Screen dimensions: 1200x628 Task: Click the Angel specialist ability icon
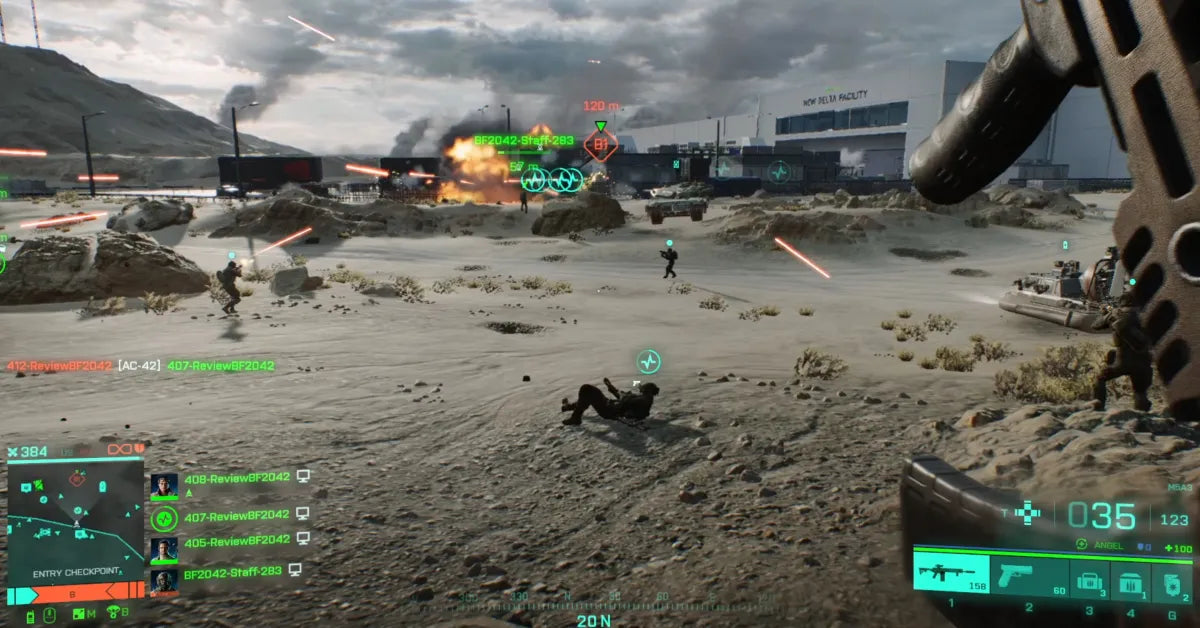point(1081,545)
